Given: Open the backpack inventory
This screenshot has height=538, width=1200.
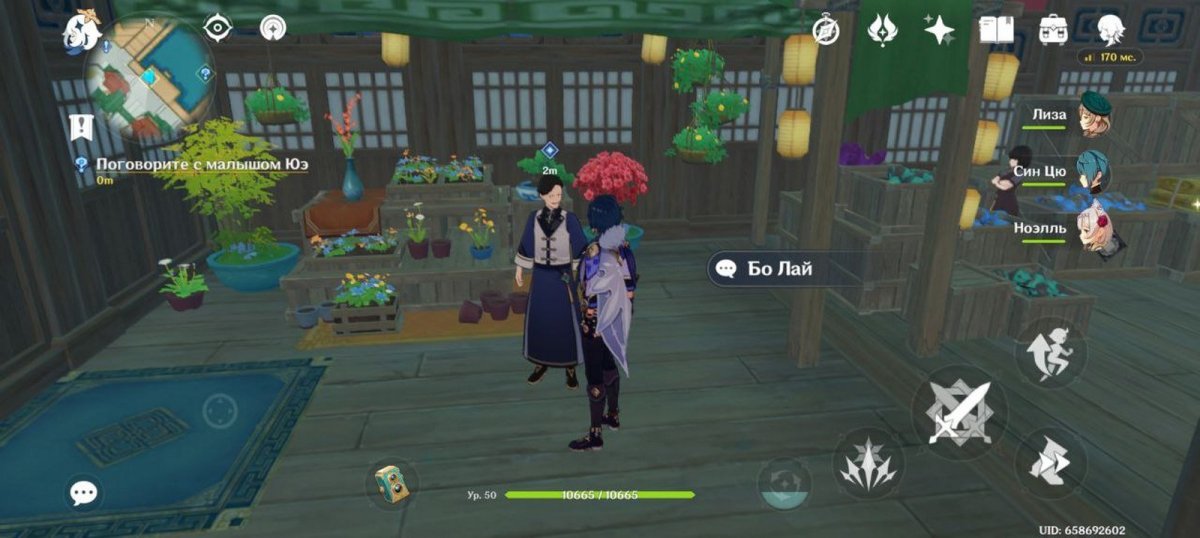Looking at the screenshot, I should point(1054,29).
